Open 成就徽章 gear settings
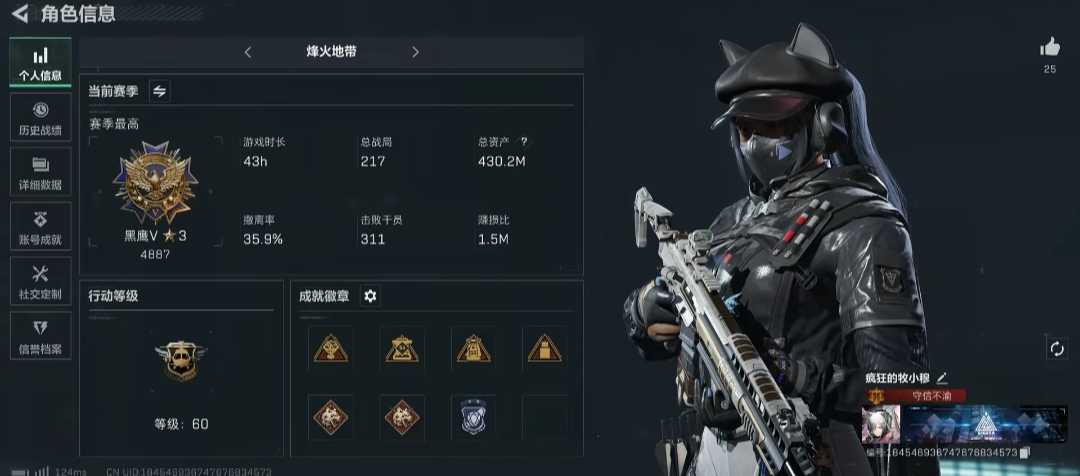 [371, 296]
